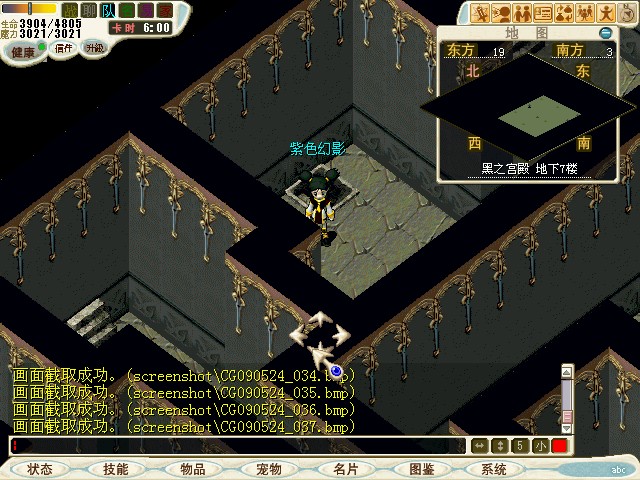The image size is (640, 480).
Task: Click the red chat color button
Action: coord(559,446)
